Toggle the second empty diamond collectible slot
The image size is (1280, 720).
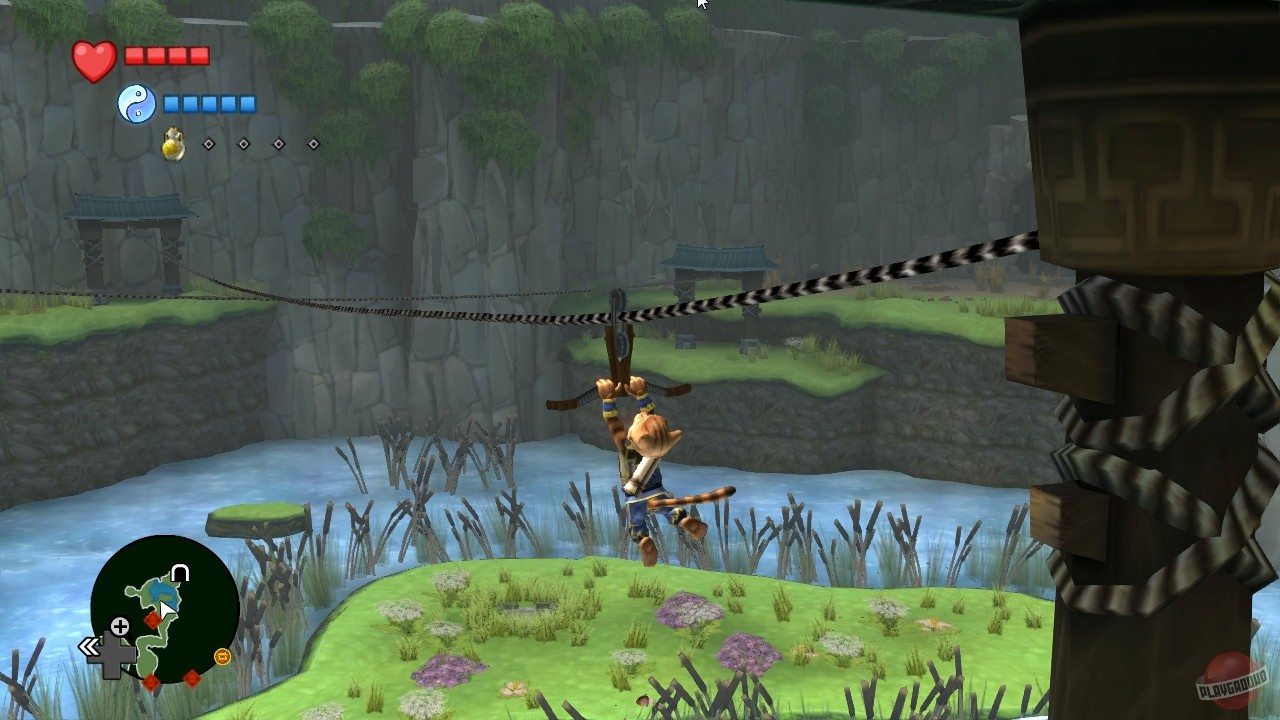pos(244,144)
